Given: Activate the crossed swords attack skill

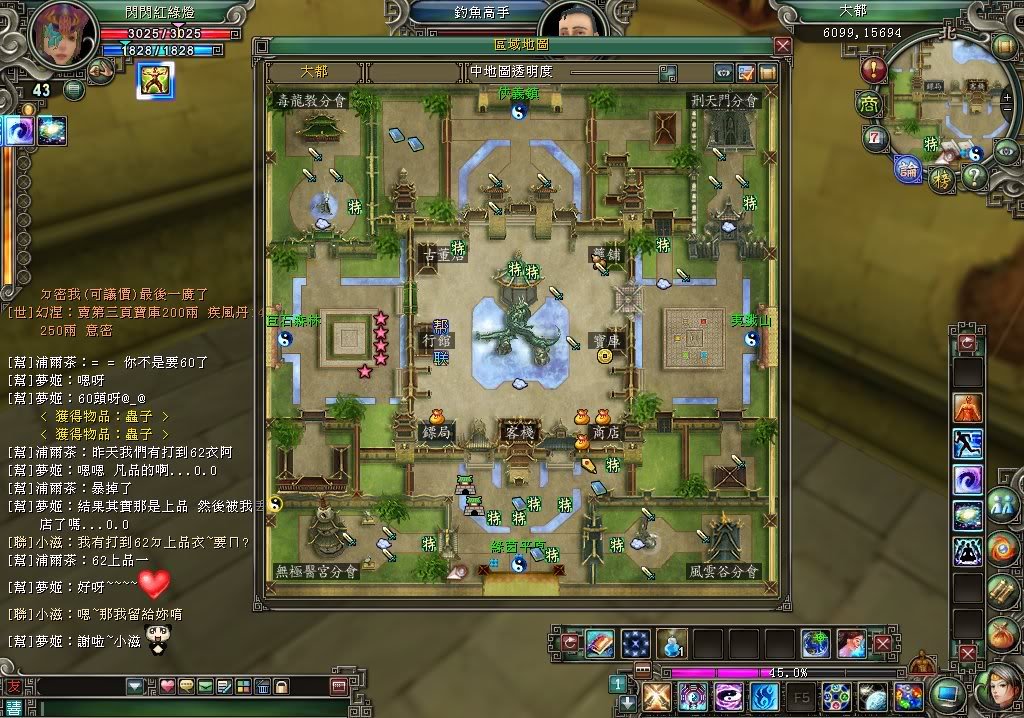Looking at the screenshot, I should (x=656, y=697).
